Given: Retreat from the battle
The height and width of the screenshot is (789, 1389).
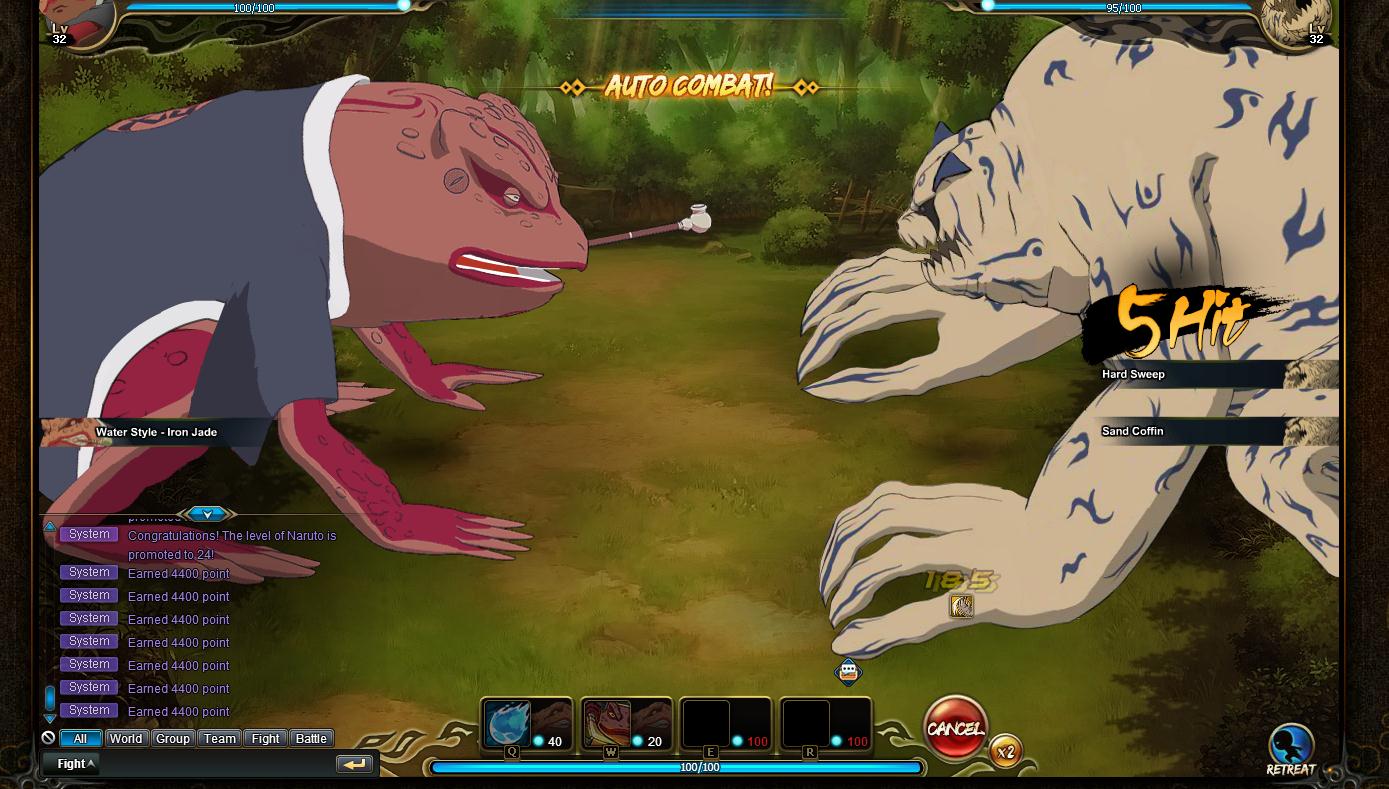Looking at the screenshot, I should click(x=1290, y=750).
